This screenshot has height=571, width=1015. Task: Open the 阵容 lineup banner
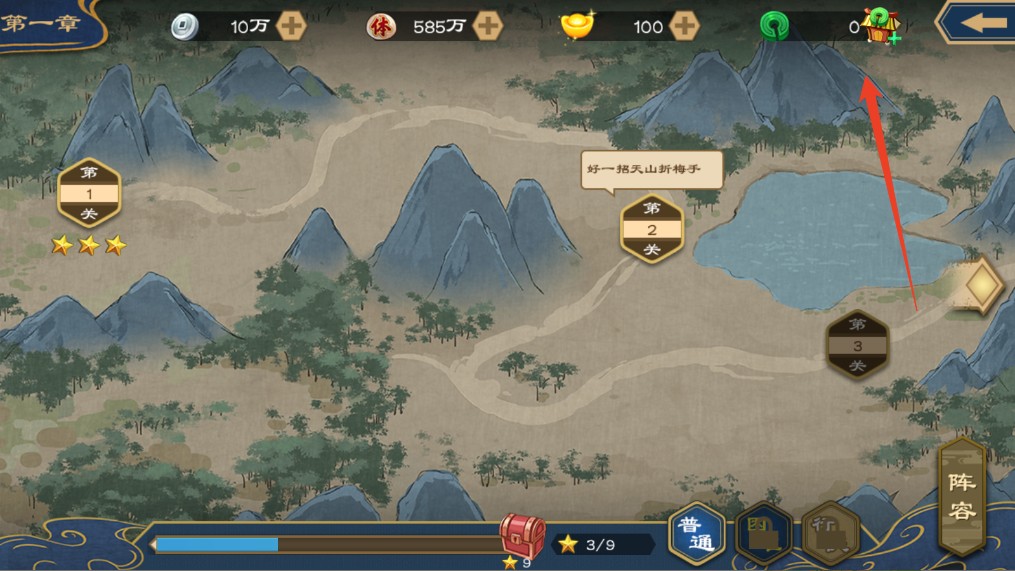[962, 496]
